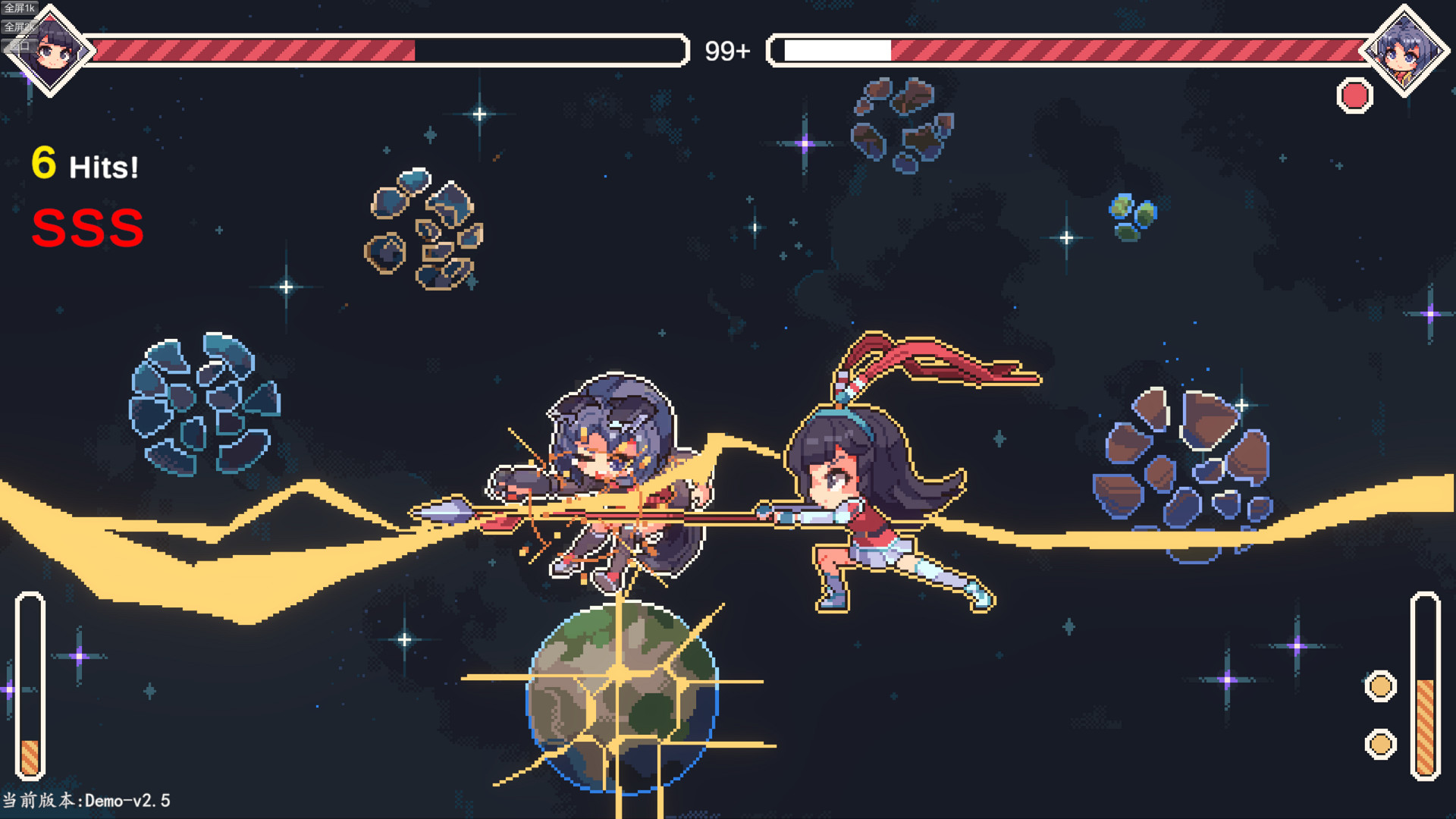Viewport: 1456px width, 819px height.
Task: Click the red SSS rank indicator
Action: tap(87, 228)
